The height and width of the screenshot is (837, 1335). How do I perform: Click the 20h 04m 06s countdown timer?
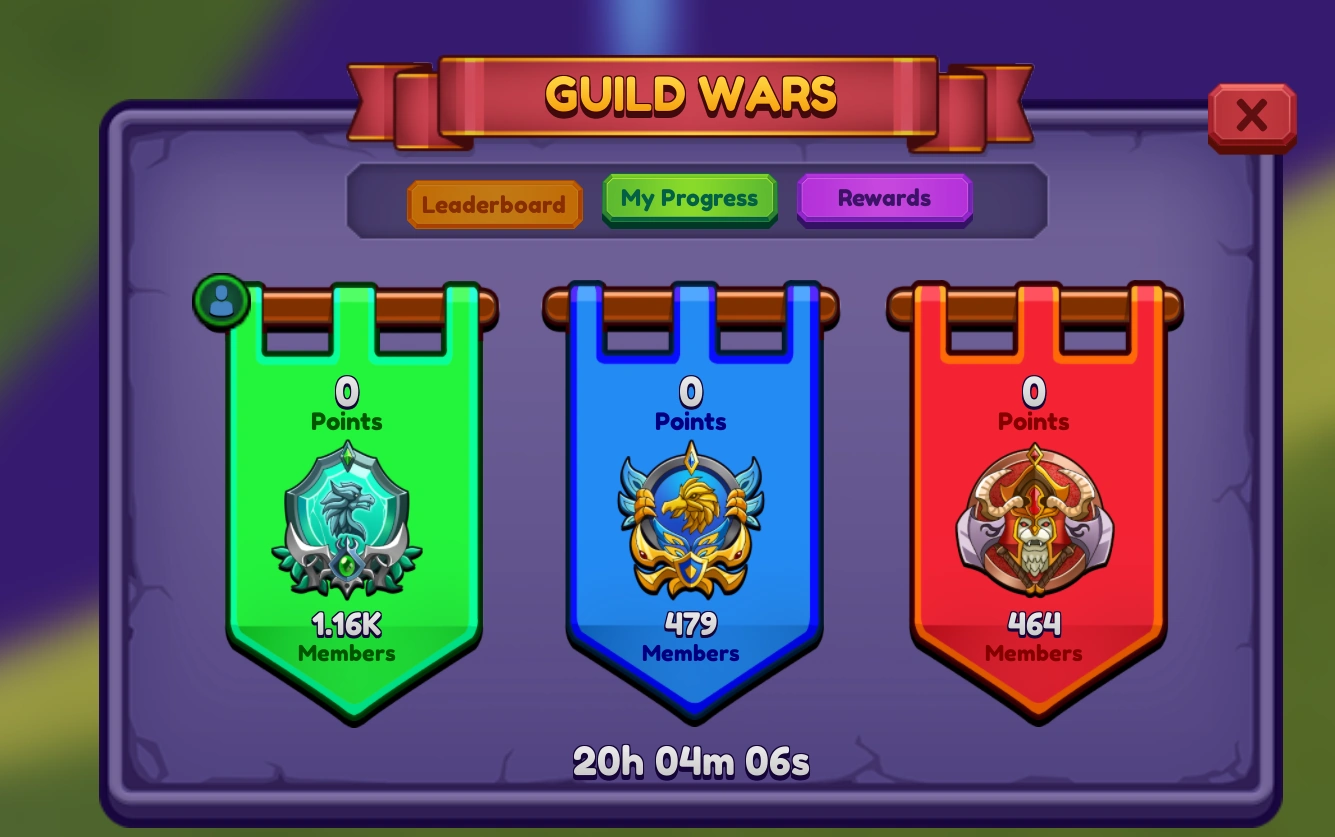[x=691, y=761]
